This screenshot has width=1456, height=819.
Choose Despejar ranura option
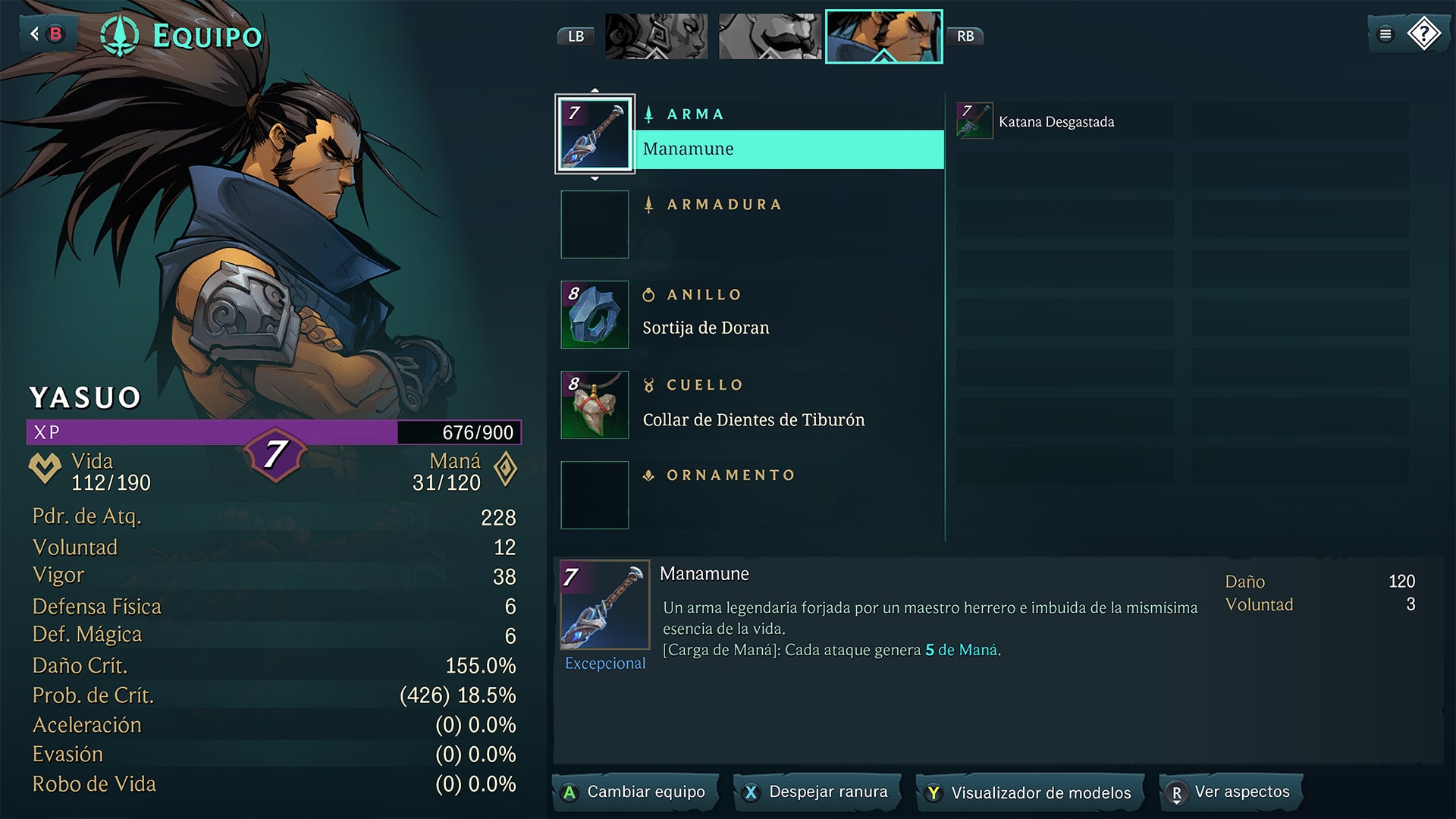tap(817, 792)
